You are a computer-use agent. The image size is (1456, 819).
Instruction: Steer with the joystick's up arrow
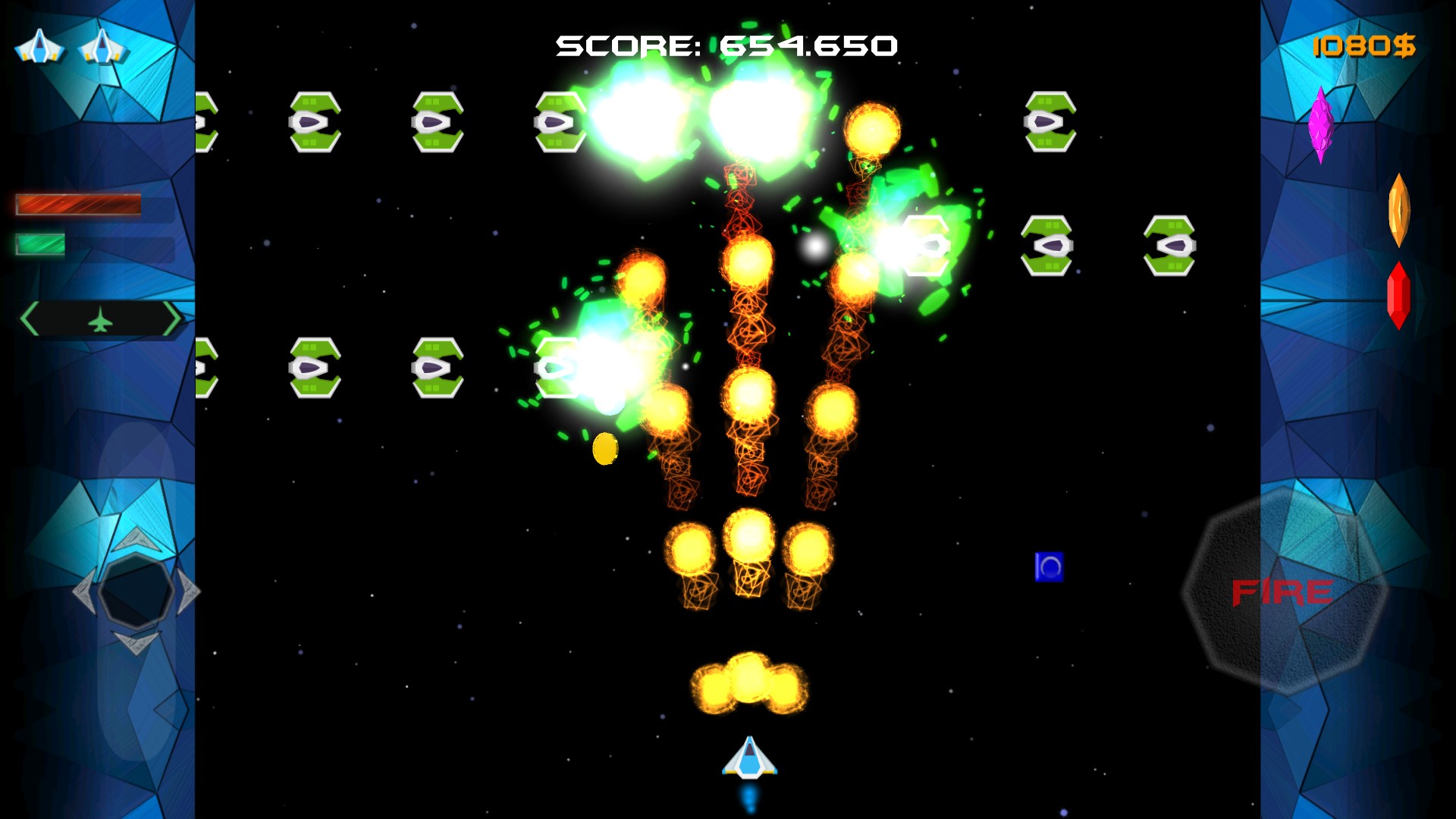tap(136, 539)
